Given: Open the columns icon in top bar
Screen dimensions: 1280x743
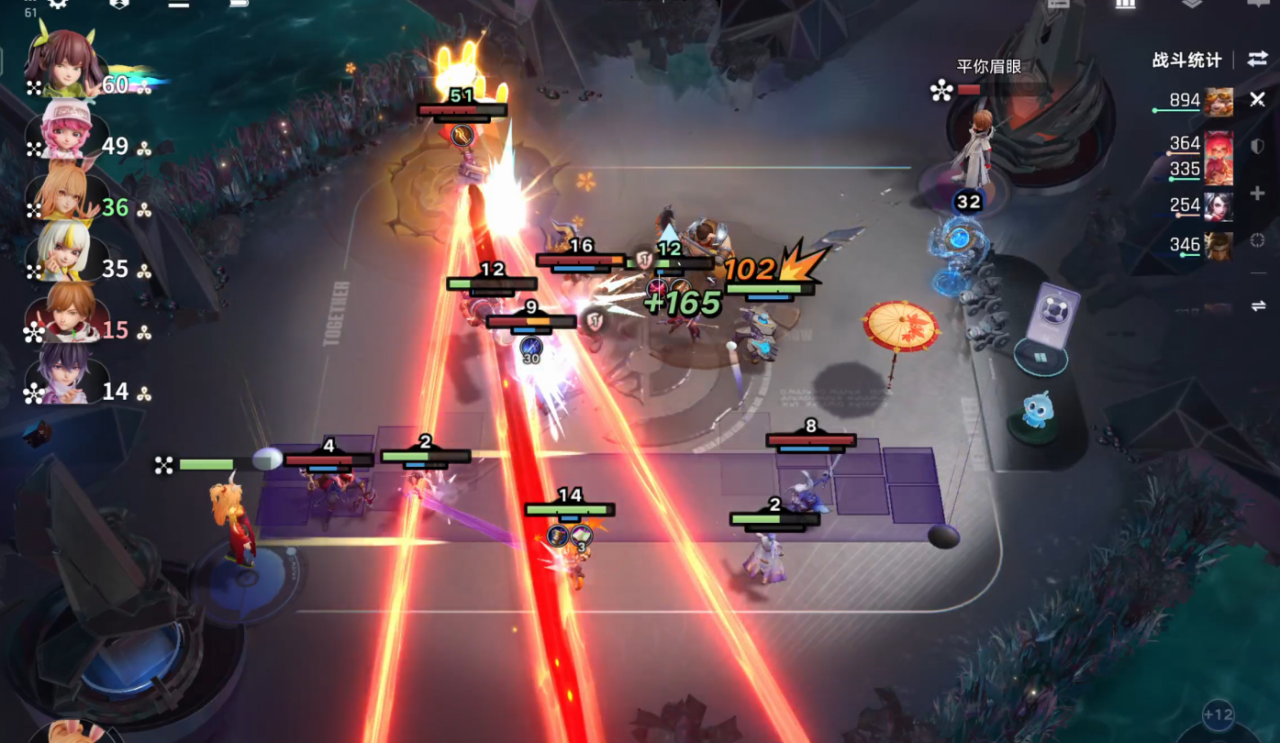Looking at the screenshot, I should 1125,4.
